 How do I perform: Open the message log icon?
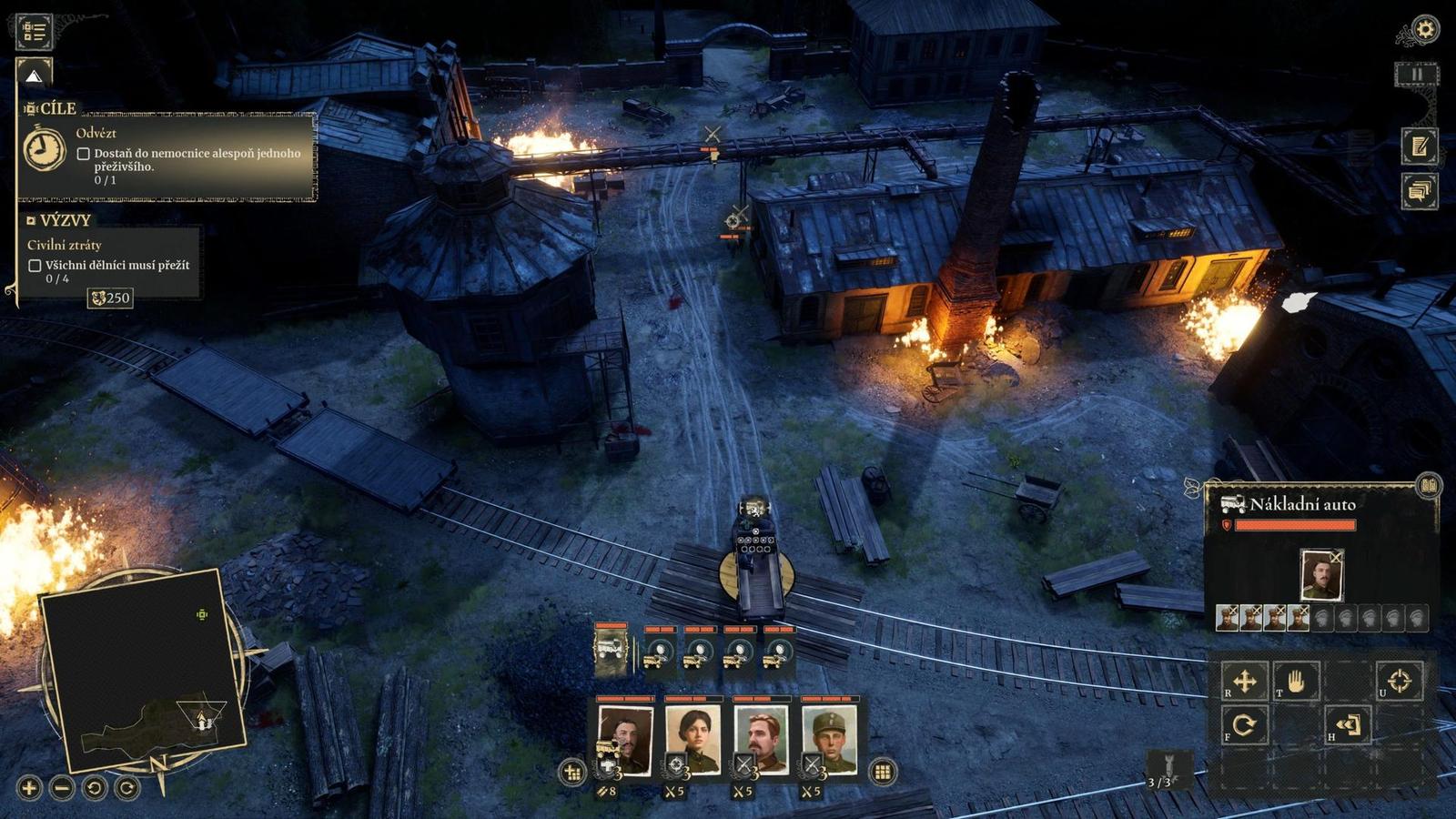point(1419,191)
